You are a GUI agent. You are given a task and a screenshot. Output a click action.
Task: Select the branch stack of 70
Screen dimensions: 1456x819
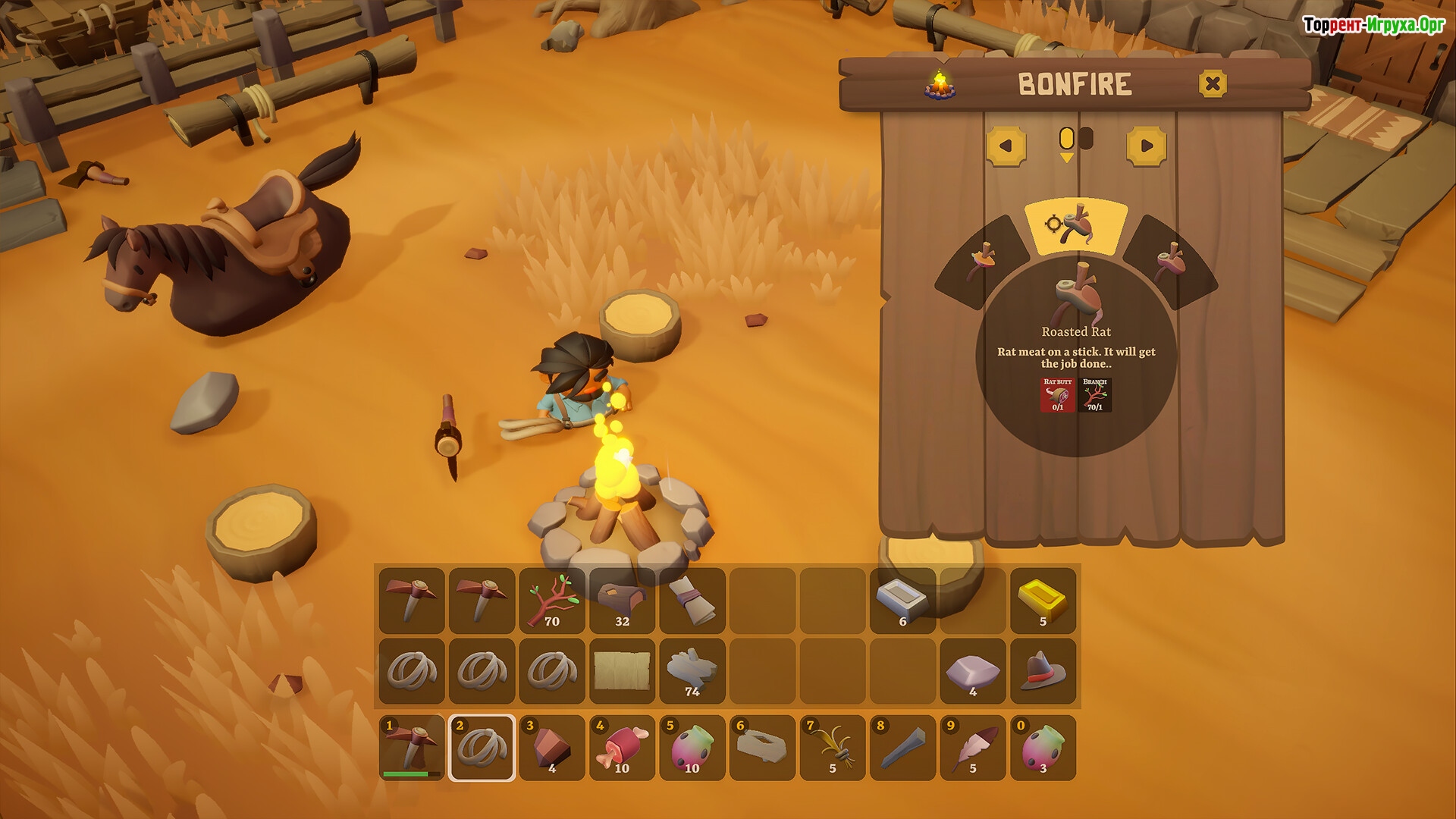(x=552, y=601)
